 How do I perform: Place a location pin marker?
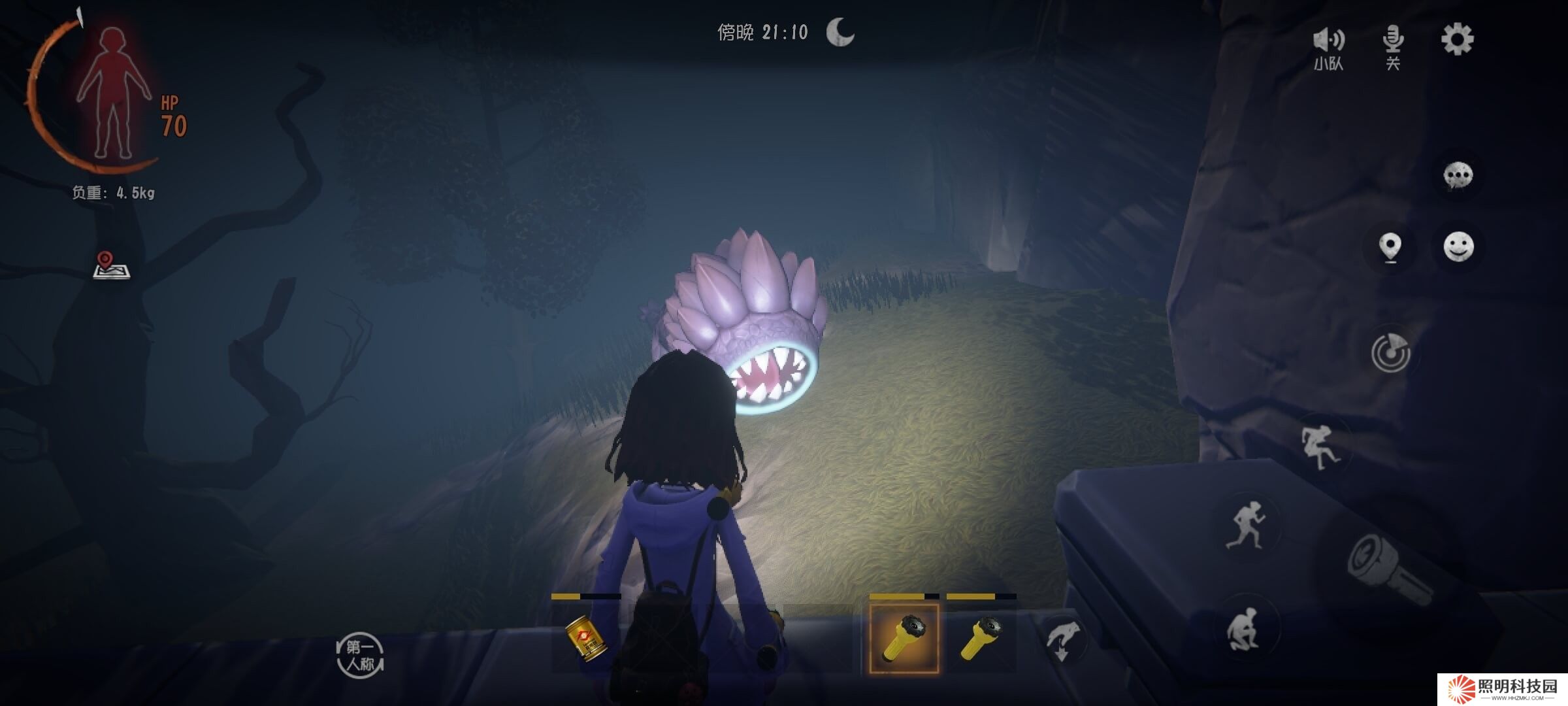click(1390, 248)
